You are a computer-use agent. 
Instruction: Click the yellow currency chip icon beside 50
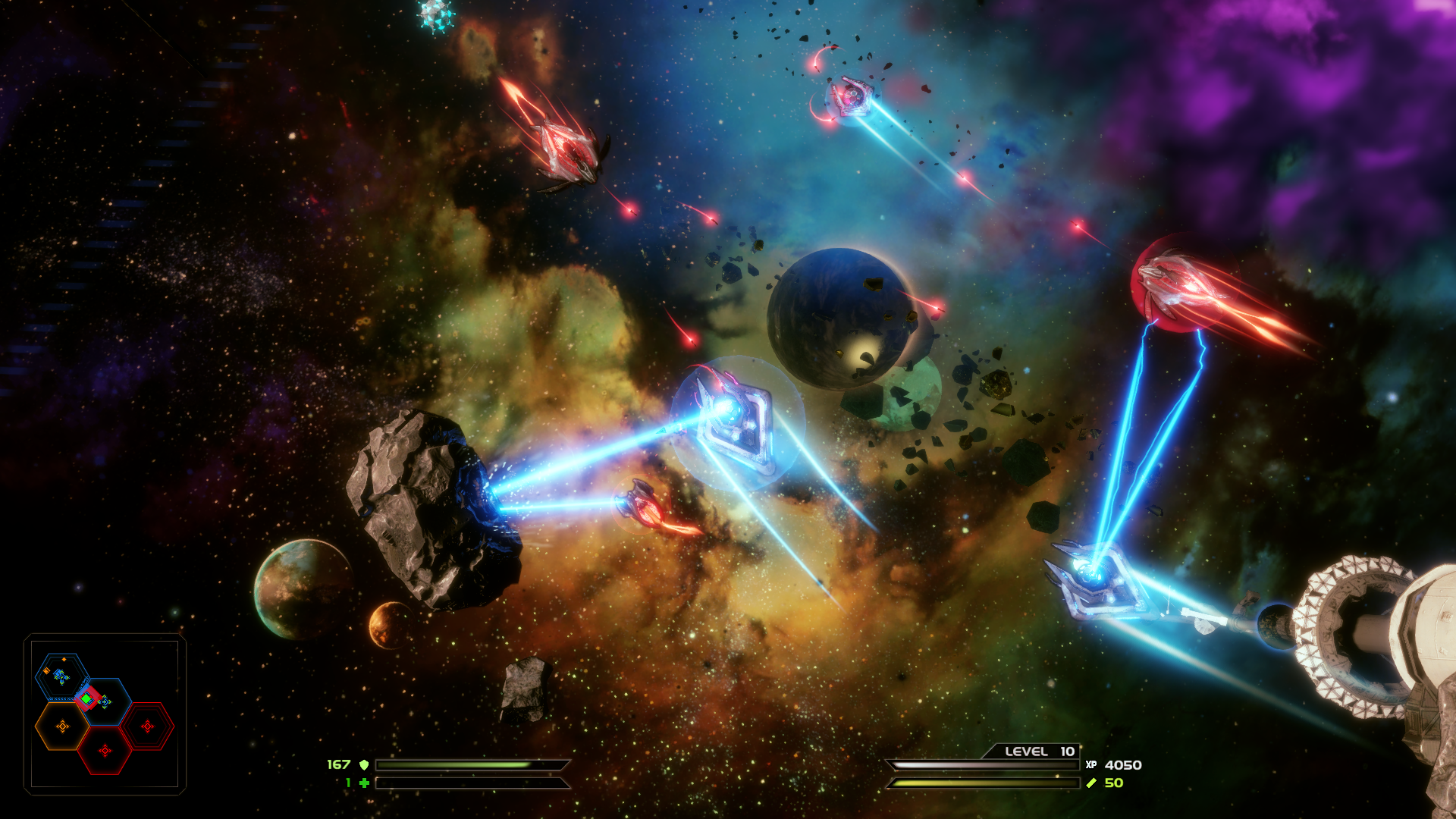pyautogui.click(x=1092, y=783)
